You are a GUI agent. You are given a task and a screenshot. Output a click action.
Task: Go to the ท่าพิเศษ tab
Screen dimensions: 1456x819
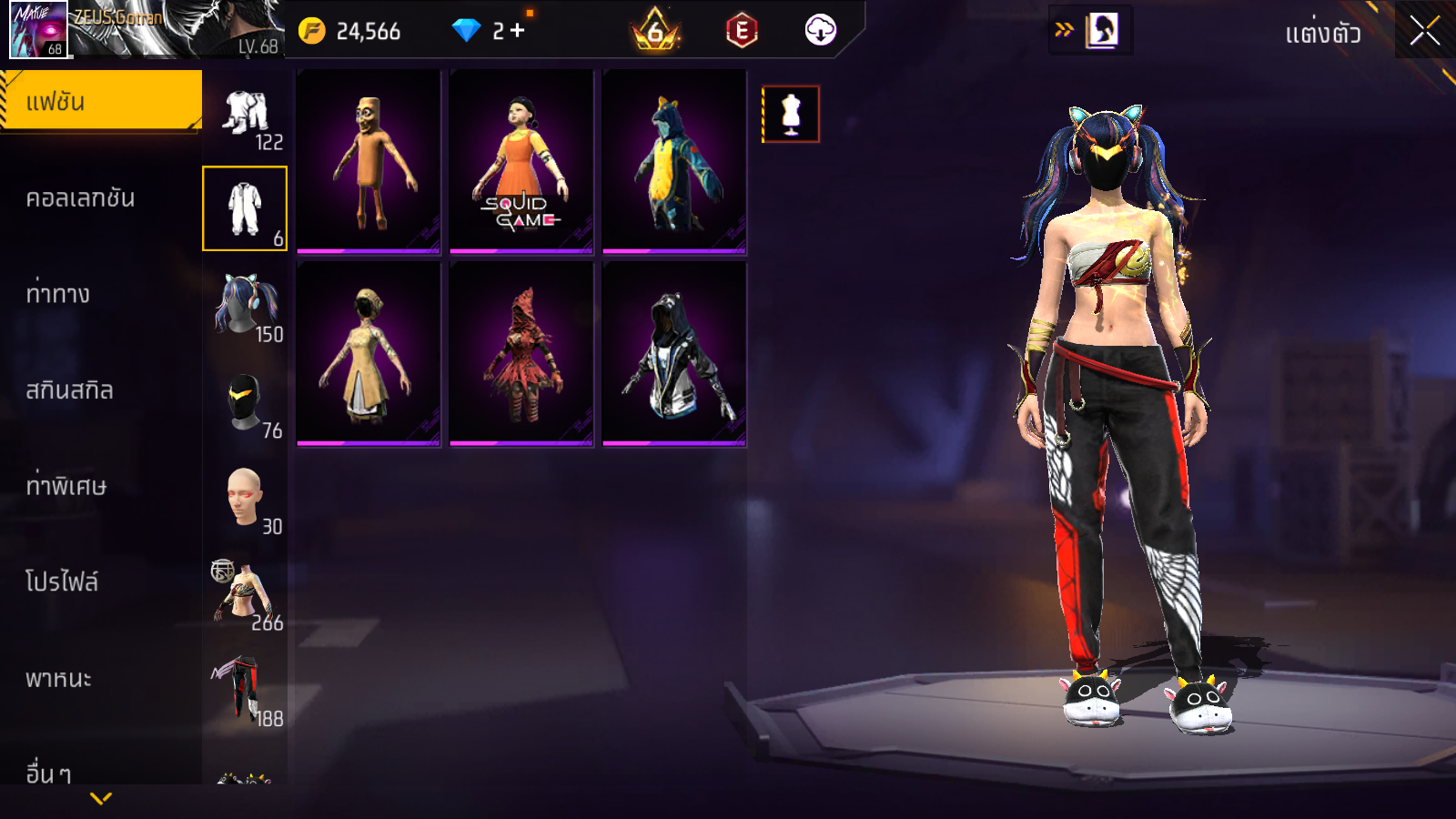tap(66, 486)
